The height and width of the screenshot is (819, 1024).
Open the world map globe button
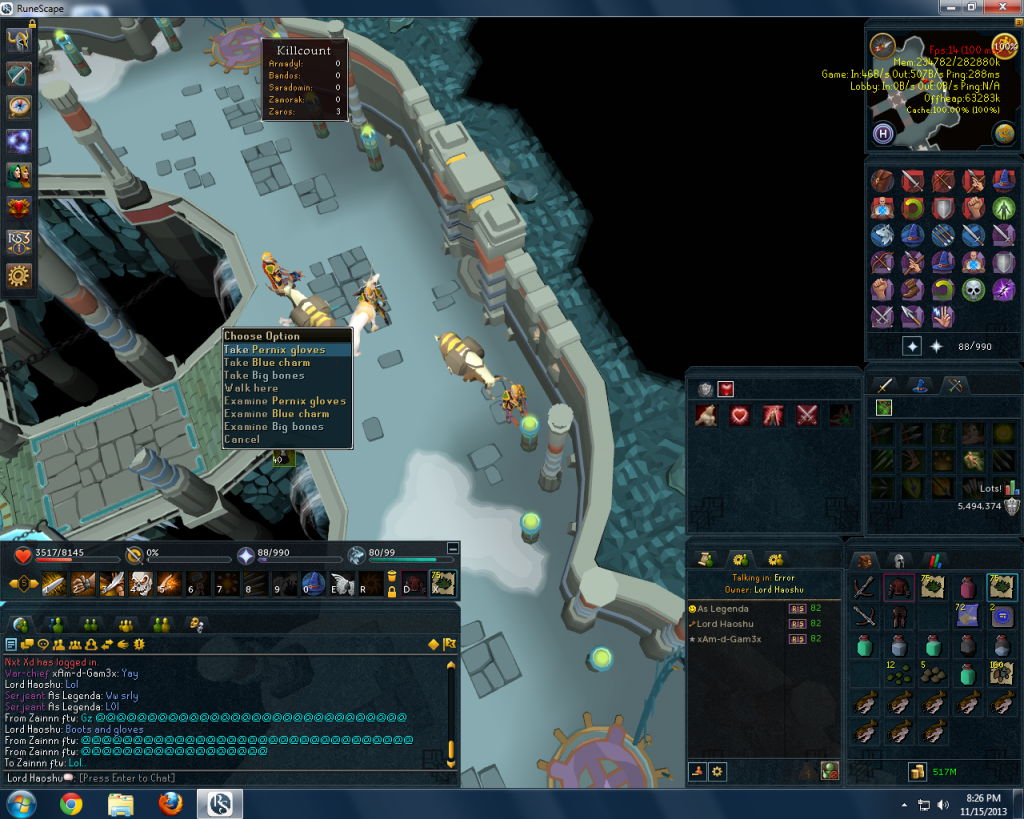pyautogui.click(x=1004, y=133)
